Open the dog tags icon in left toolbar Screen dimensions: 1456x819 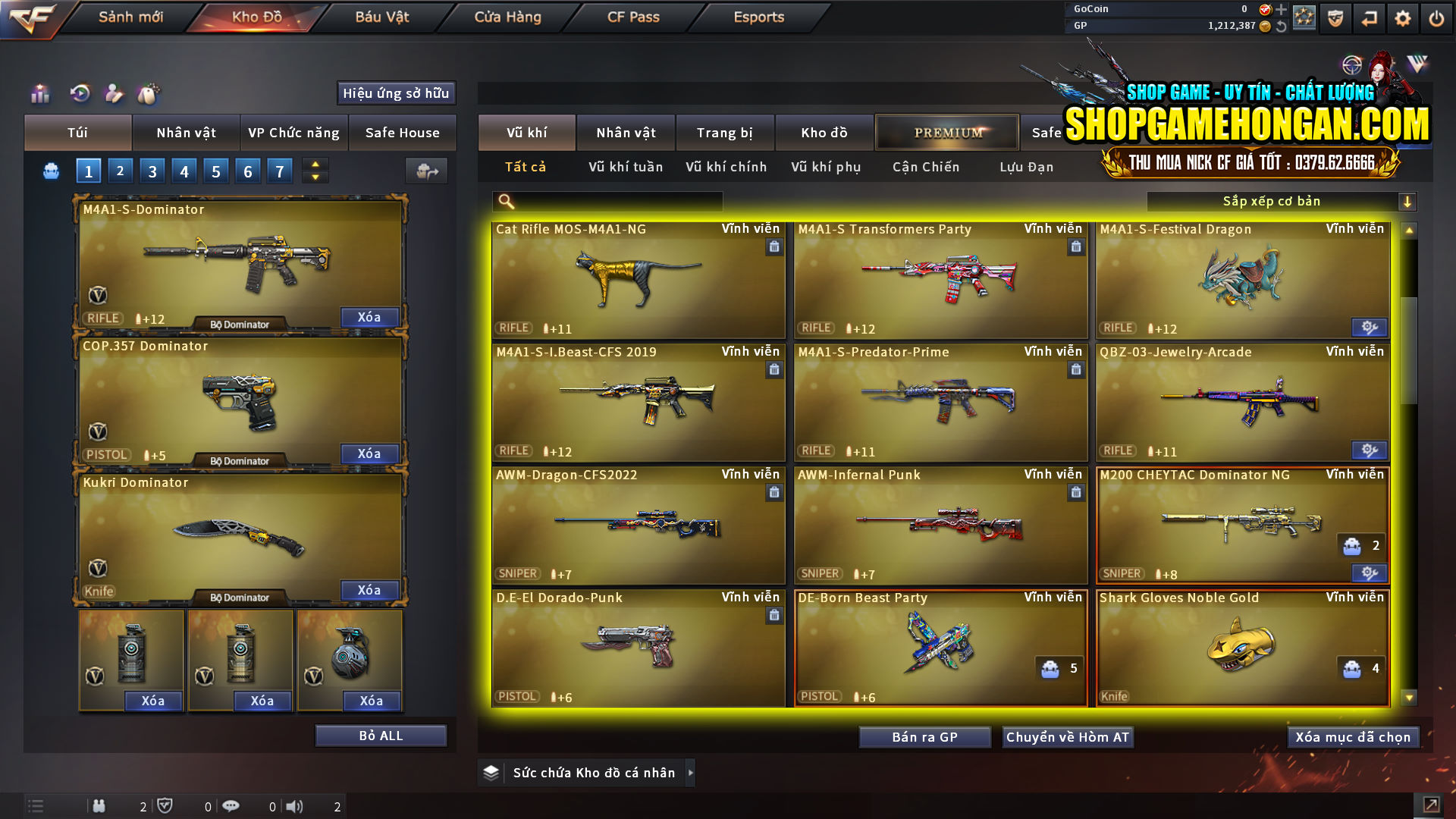(x=149, y=93)
